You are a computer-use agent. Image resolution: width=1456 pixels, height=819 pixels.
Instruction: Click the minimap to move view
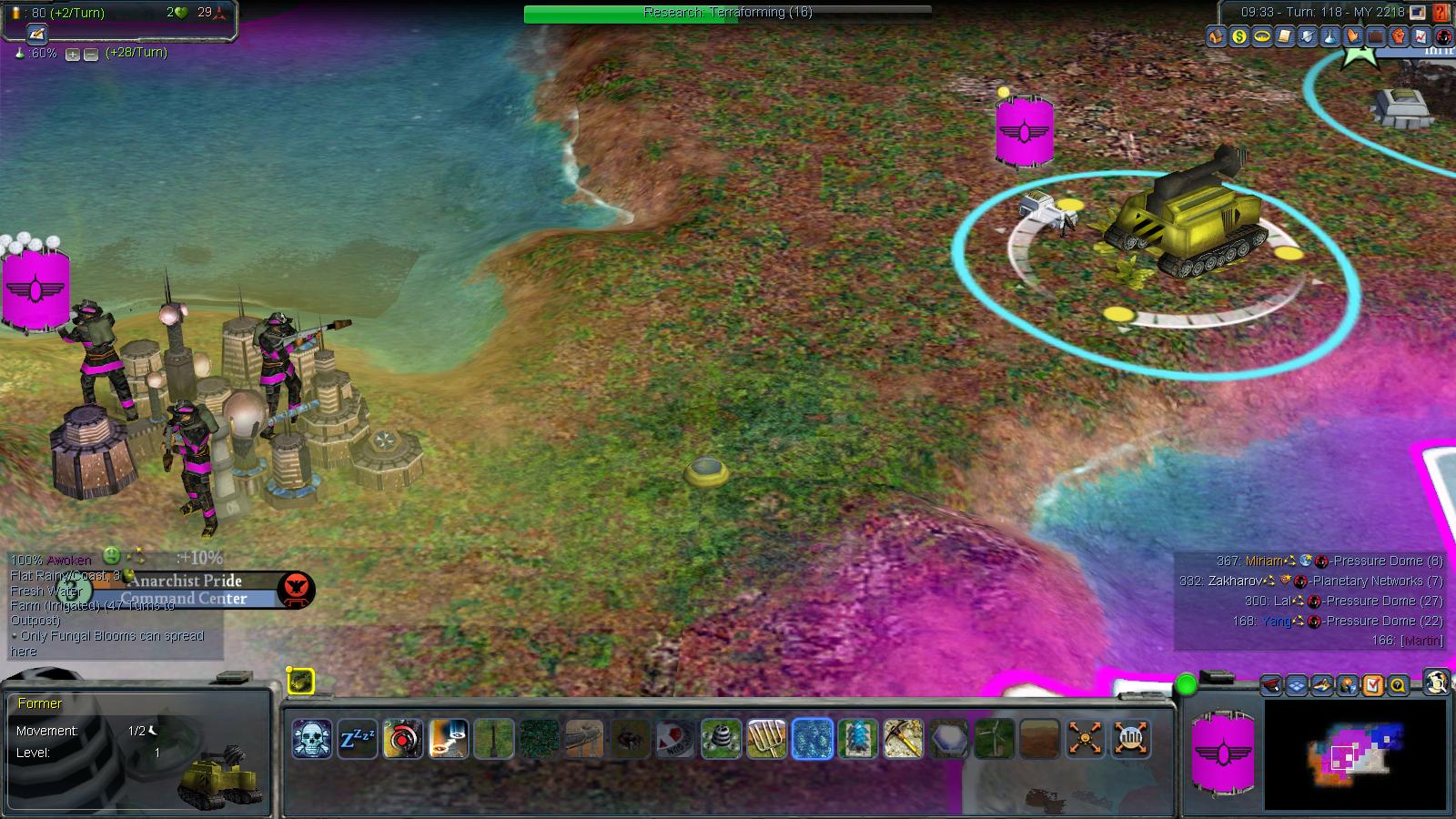(x=1355, y=753)
